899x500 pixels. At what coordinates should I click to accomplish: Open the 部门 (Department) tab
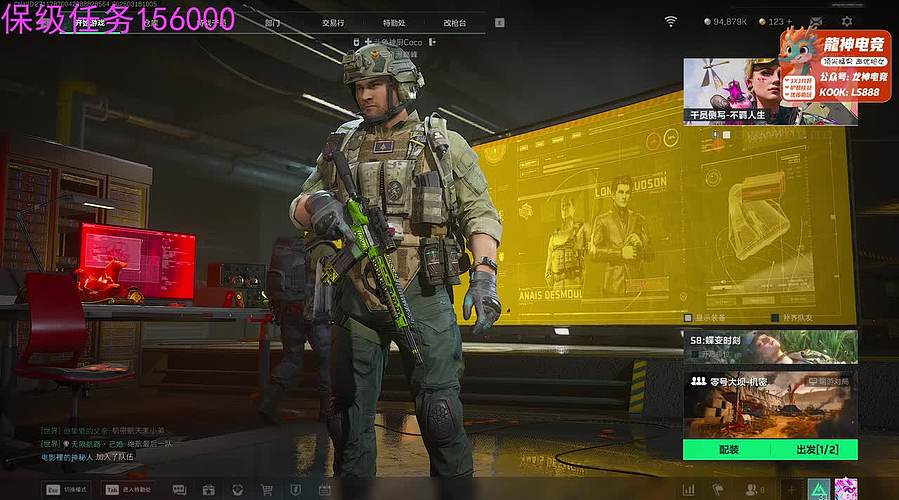[x=272, y=22]
